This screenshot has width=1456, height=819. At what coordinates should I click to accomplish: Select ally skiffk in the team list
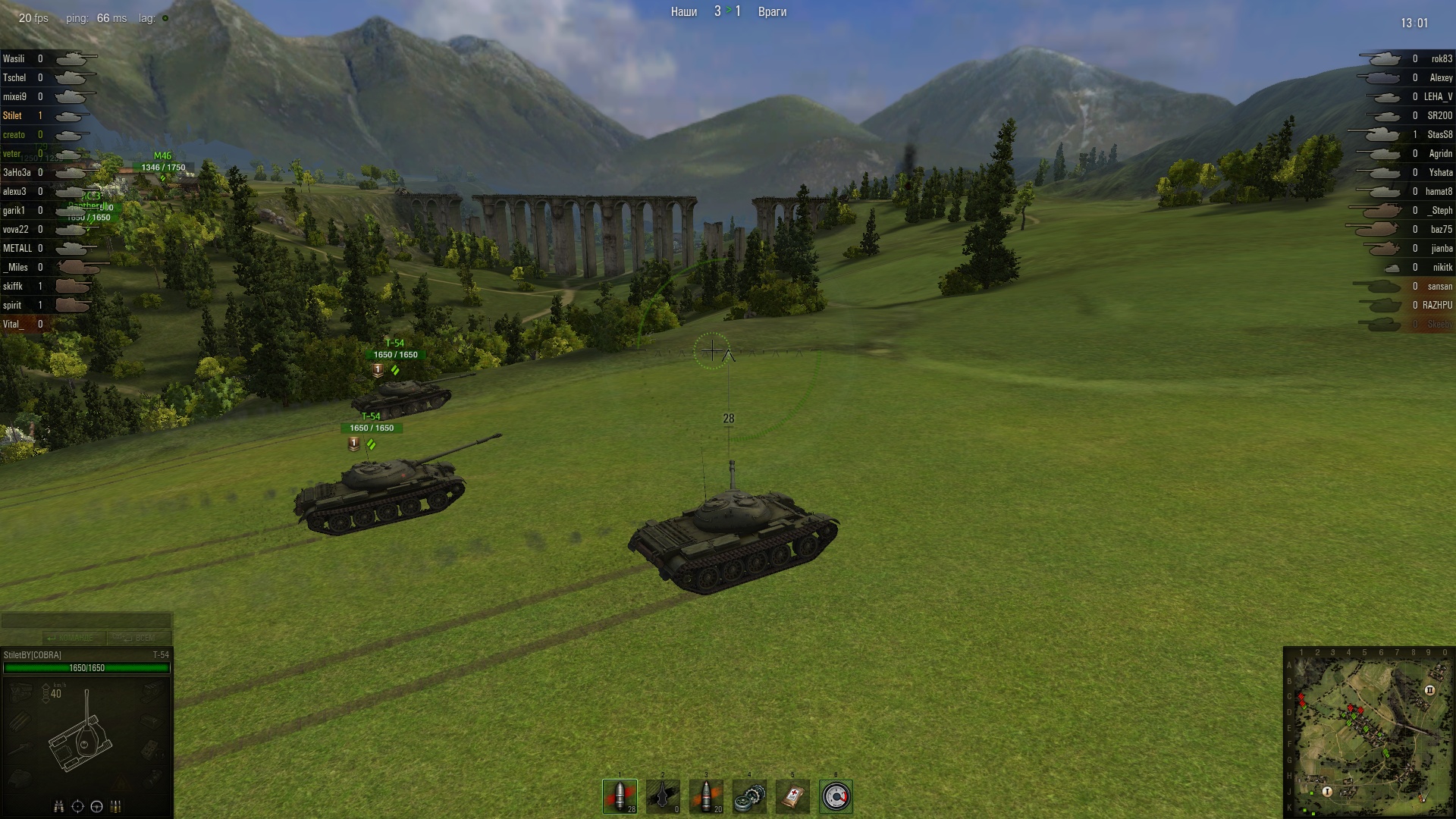click(x=13, y=287)
